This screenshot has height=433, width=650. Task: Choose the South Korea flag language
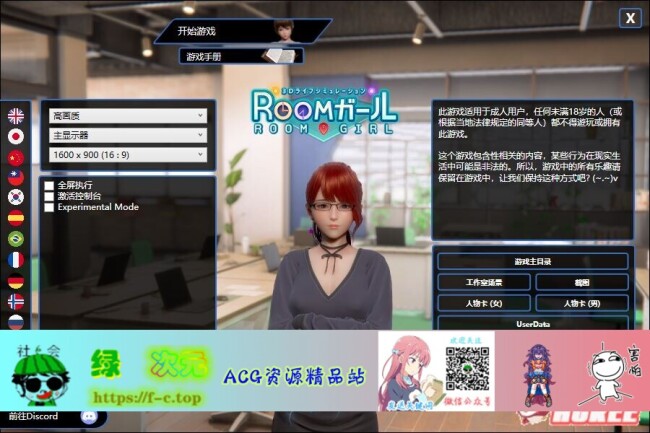pos(15,197)
